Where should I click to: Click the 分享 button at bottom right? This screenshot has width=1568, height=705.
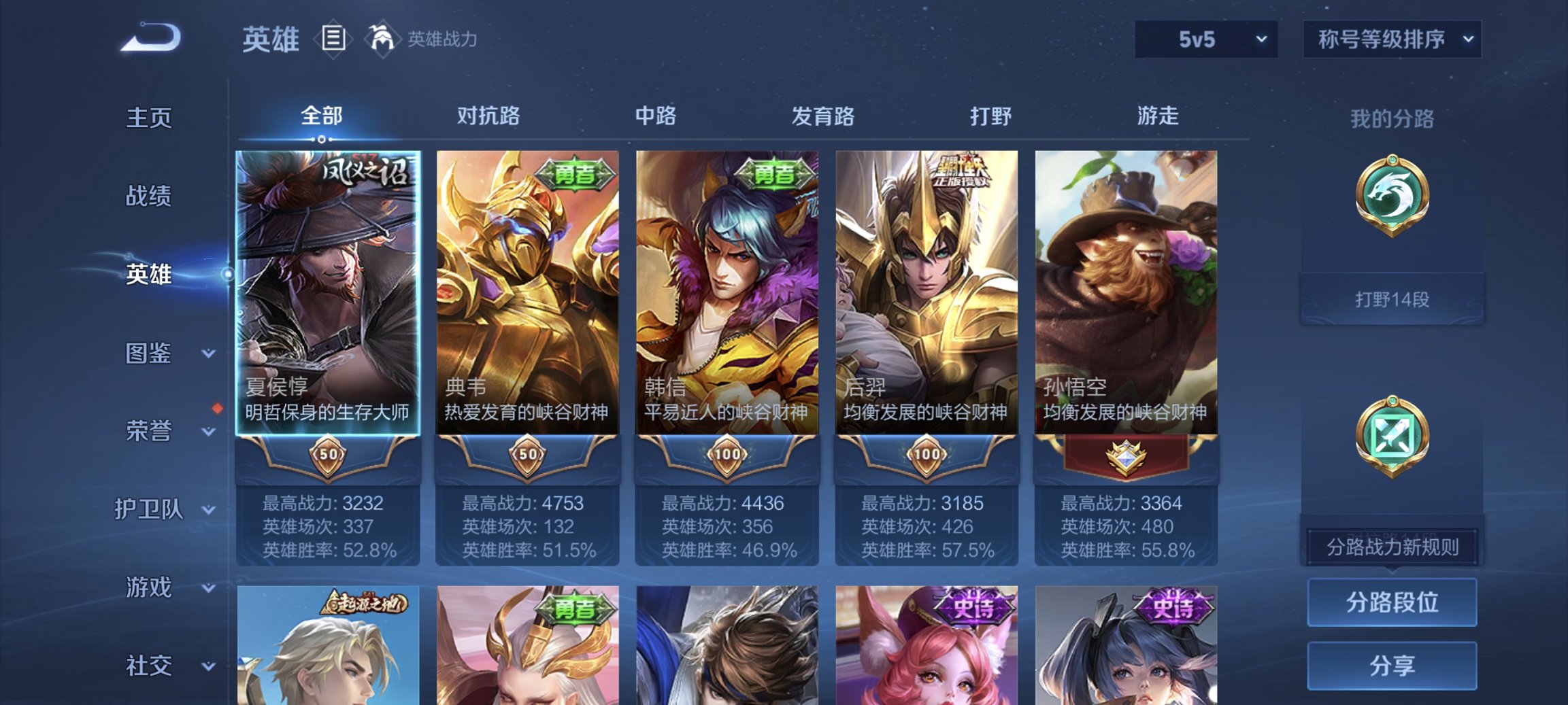pos(1392,664)
